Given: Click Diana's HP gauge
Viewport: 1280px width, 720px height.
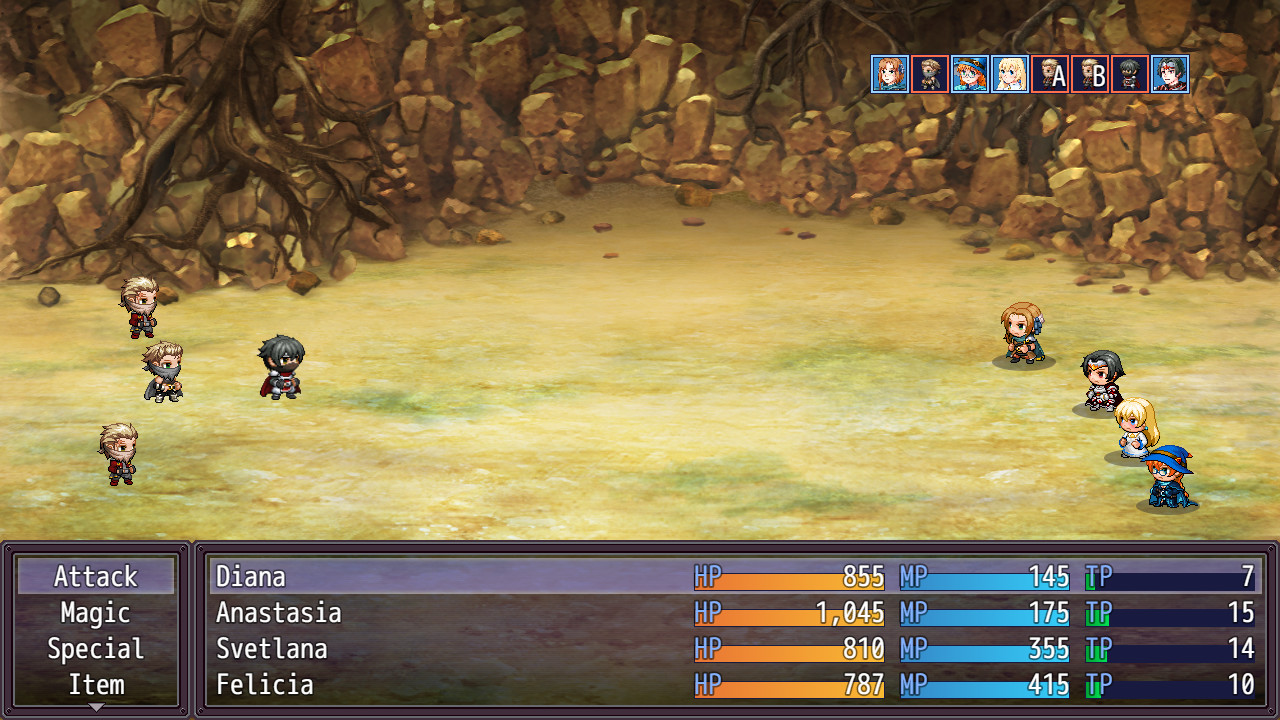Looking at the screenshot, I should tap(790, 577).
